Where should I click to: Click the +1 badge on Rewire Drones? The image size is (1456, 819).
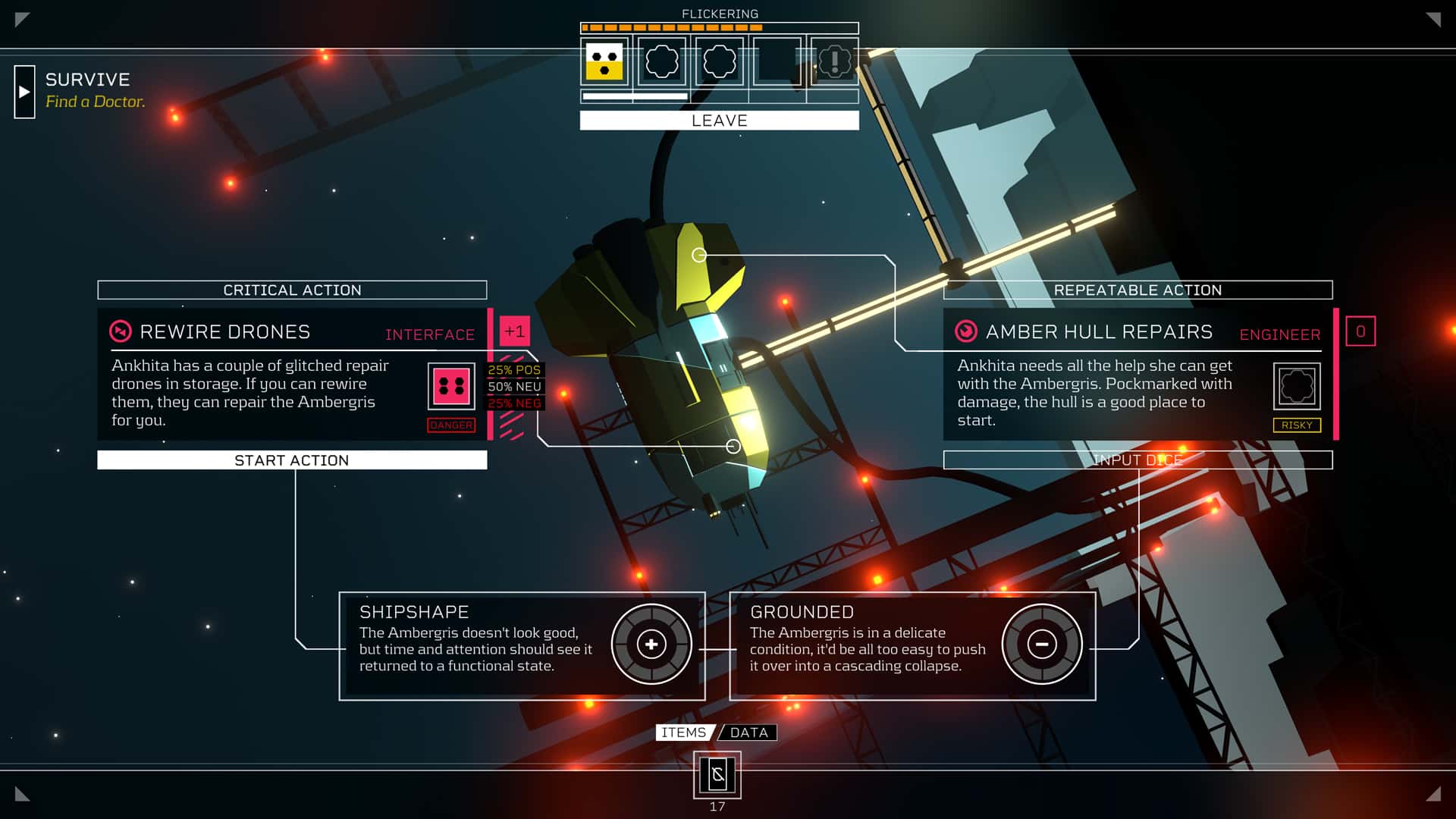tap(513, 331)
